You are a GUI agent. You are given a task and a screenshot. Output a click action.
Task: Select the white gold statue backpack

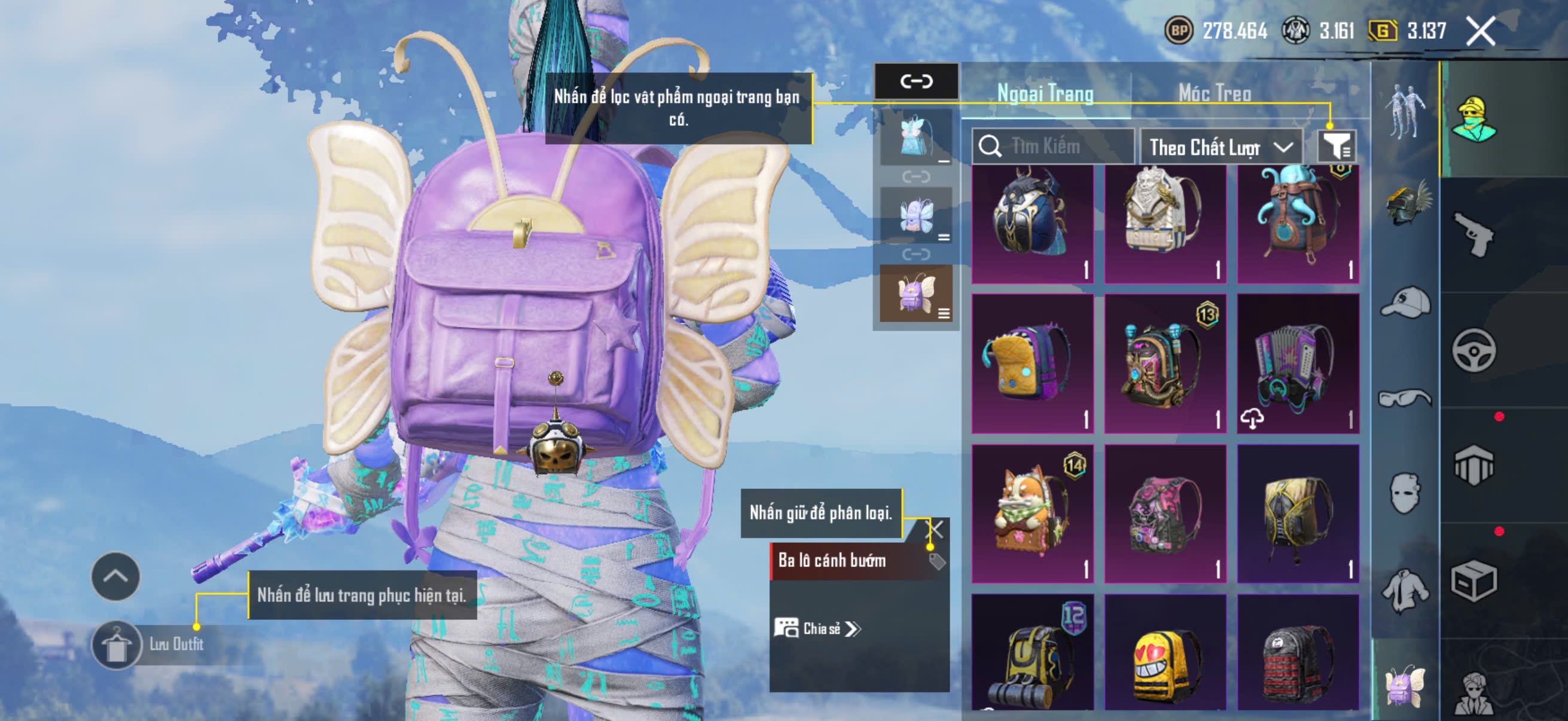point(1164,222)
